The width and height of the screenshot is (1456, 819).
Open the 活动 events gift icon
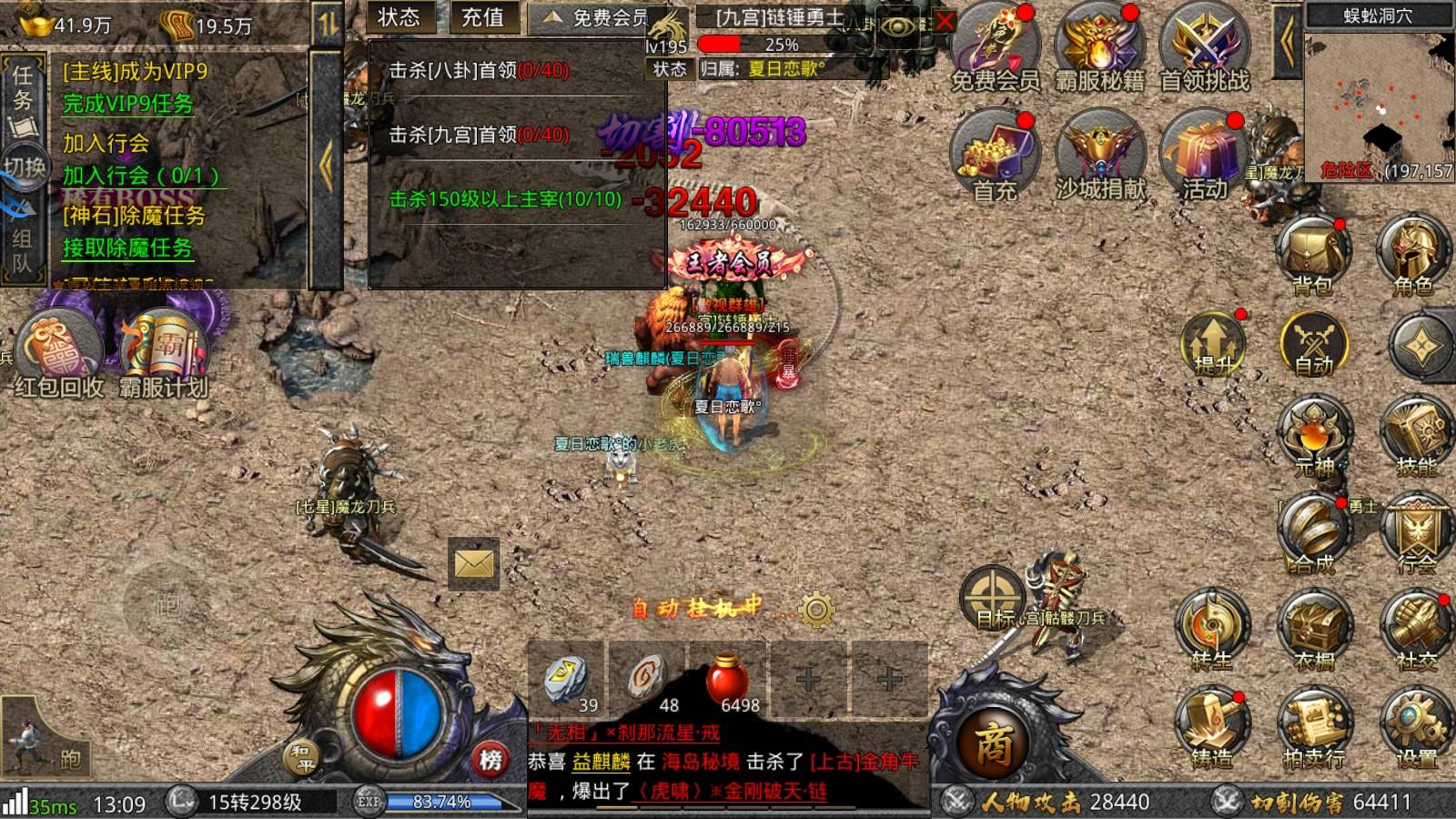point(1204,154)
